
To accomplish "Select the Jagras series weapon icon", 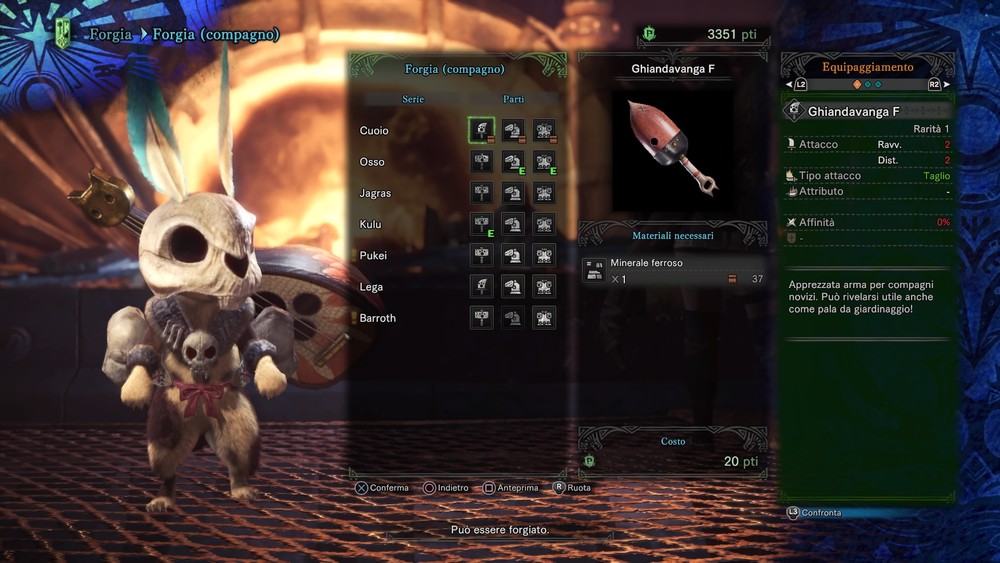I will [x=481, y=193].
